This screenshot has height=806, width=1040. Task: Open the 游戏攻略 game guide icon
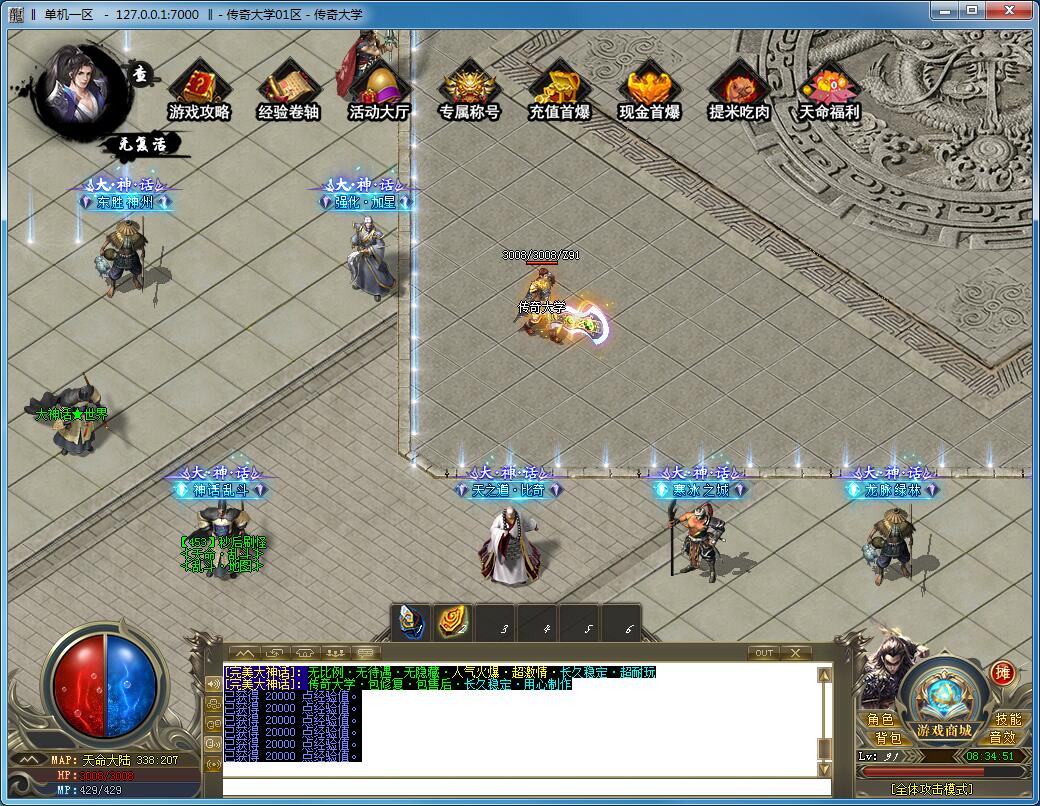coord(199,89)
